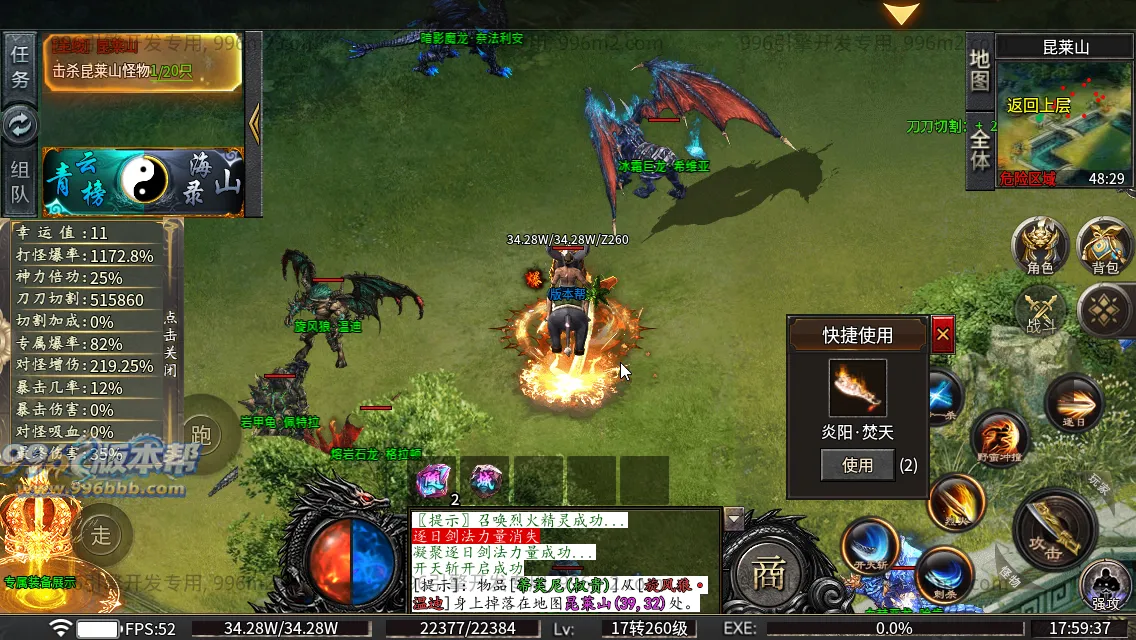Click the refresh arrows button beside the quest panel
The width and height of the screenshot is (1136, 640).
[x=20, y=124]
